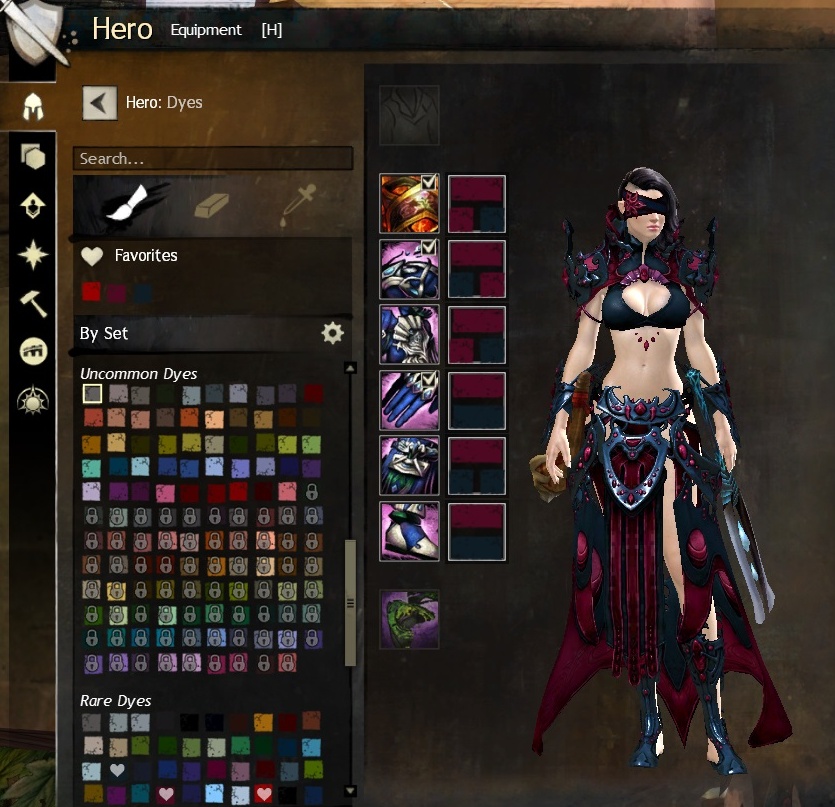Activate the eyedropper dye picker
835x807 pixels.
[x=299, y=204]
